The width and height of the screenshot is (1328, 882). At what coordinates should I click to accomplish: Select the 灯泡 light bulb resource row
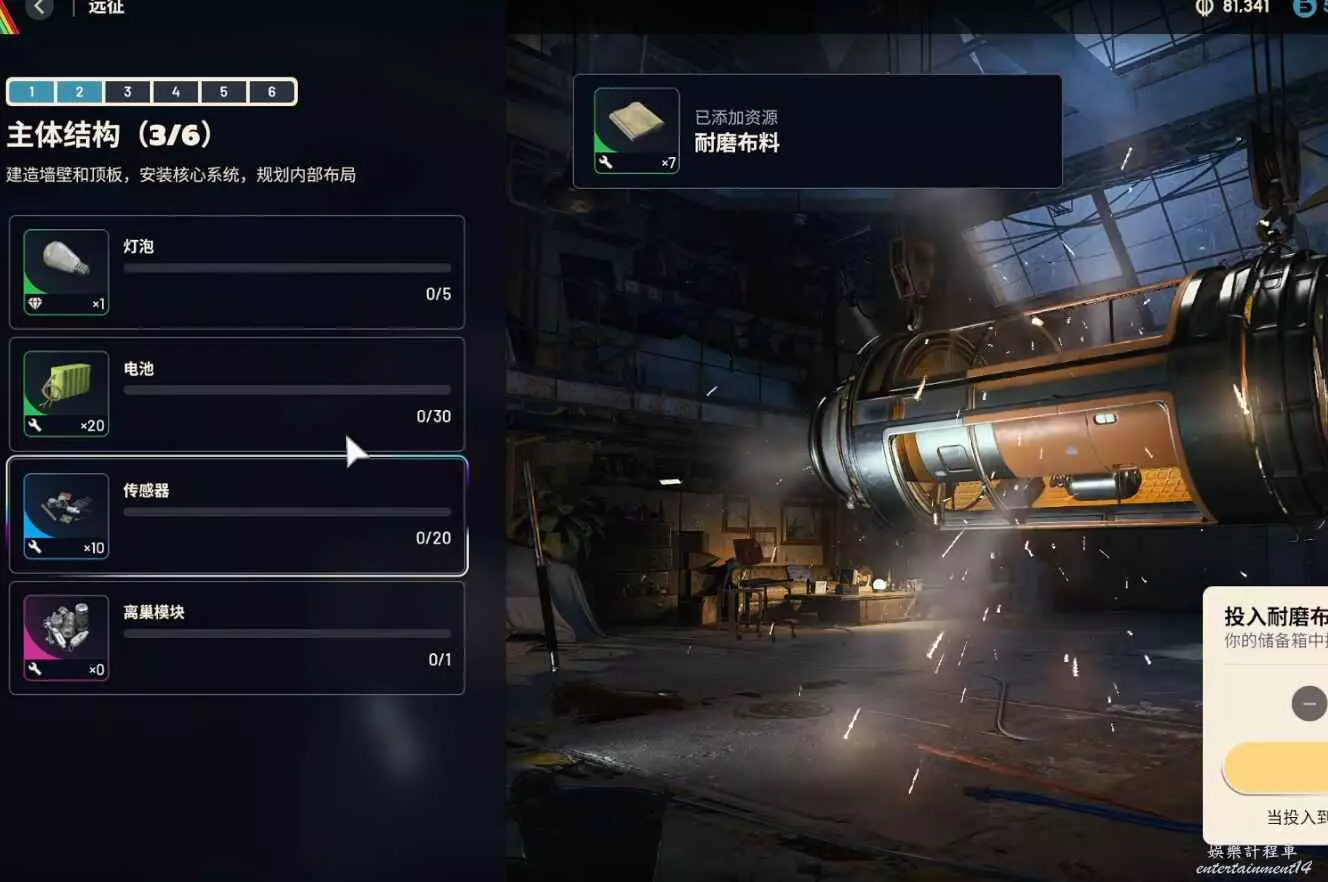point(237,272)
